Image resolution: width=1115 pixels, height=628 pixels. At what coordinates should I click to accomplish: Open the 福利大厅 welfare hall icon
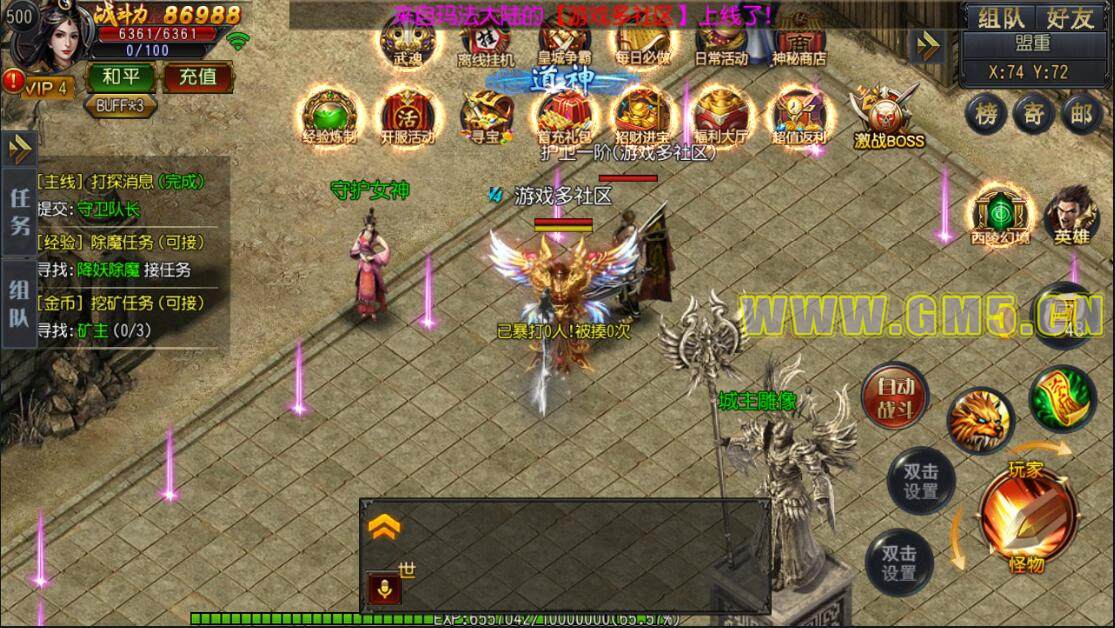pyautogui.click(x=723, y=113)
